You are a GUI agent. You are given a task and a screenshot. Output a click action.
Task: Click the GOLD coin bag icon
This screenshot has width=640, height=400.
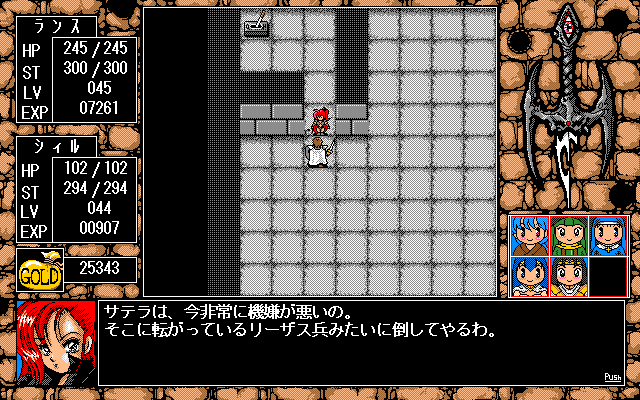(40, 268)
